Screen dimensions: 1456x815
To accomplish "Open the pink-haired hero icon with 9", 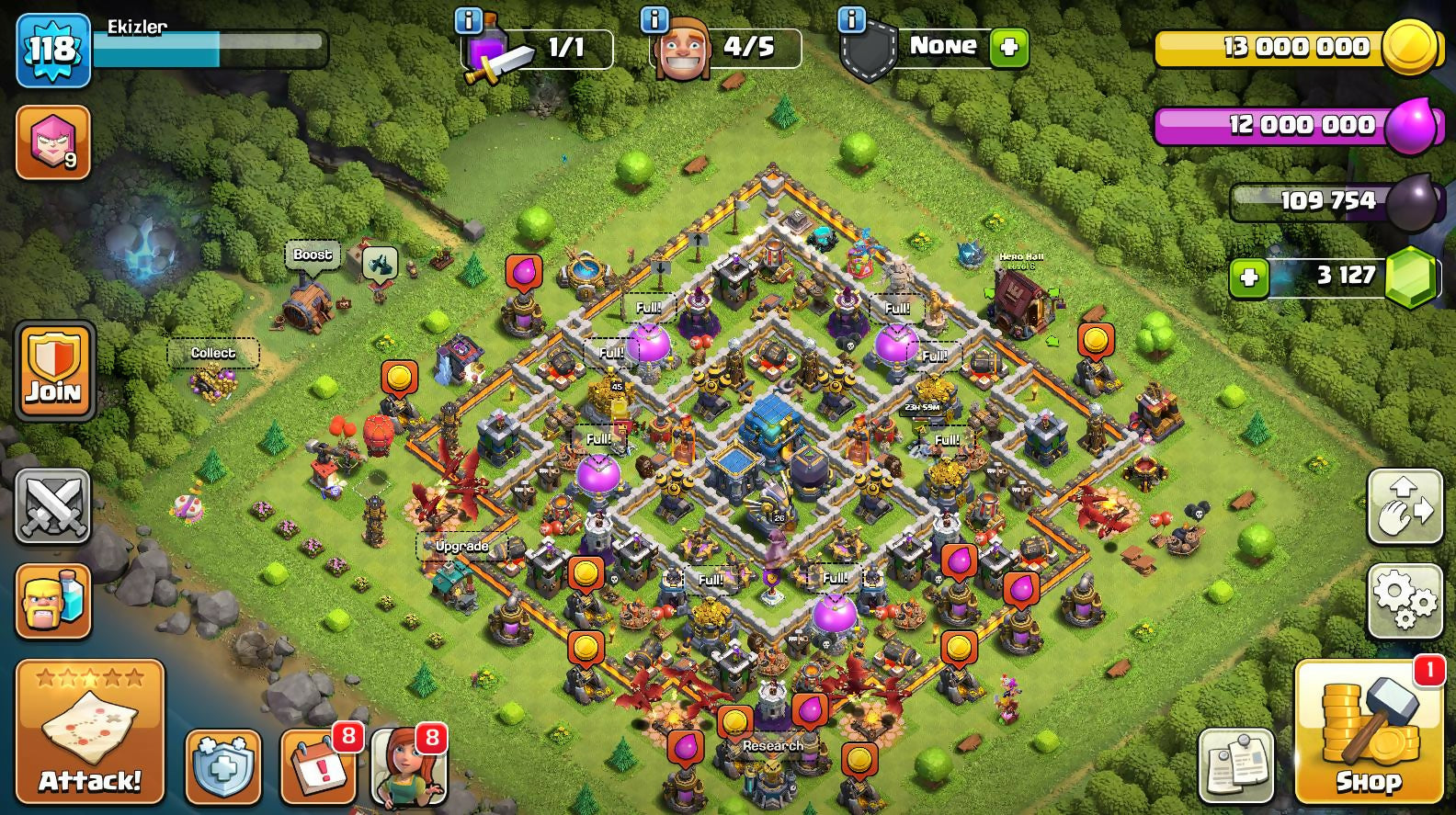I will (x=53, y=142).
